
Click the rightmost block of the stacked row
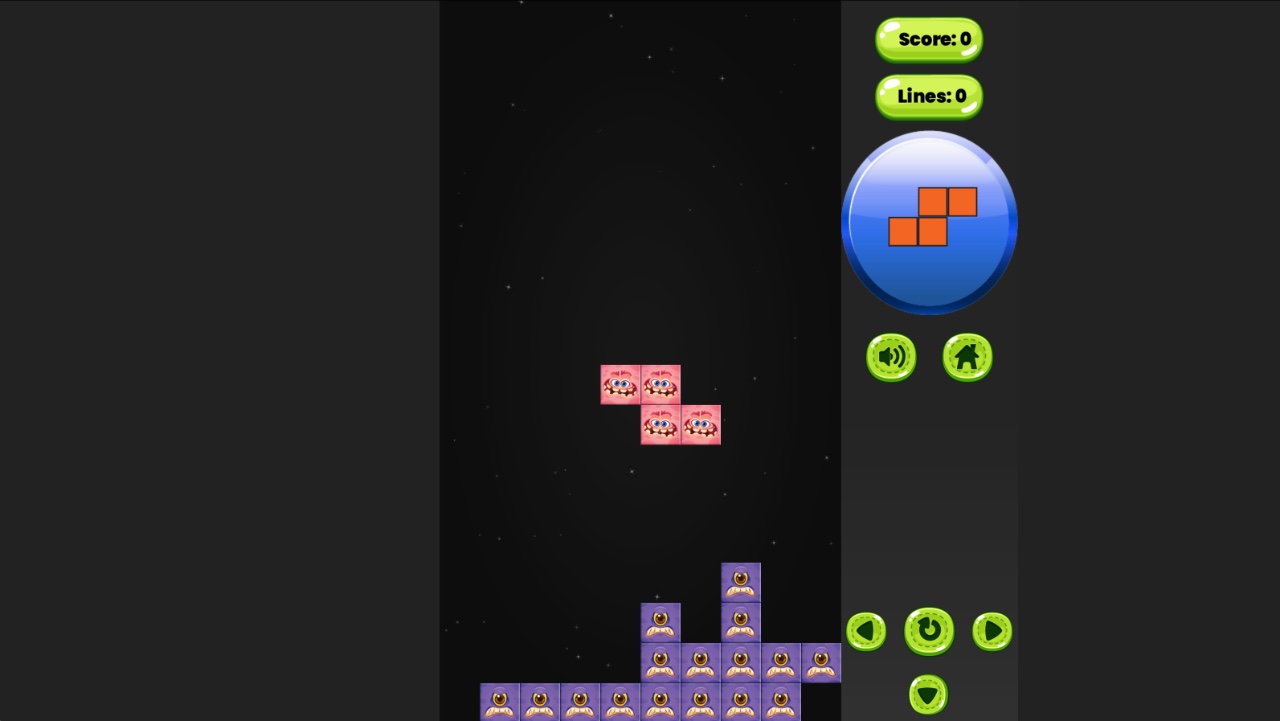tap(821, 661)
